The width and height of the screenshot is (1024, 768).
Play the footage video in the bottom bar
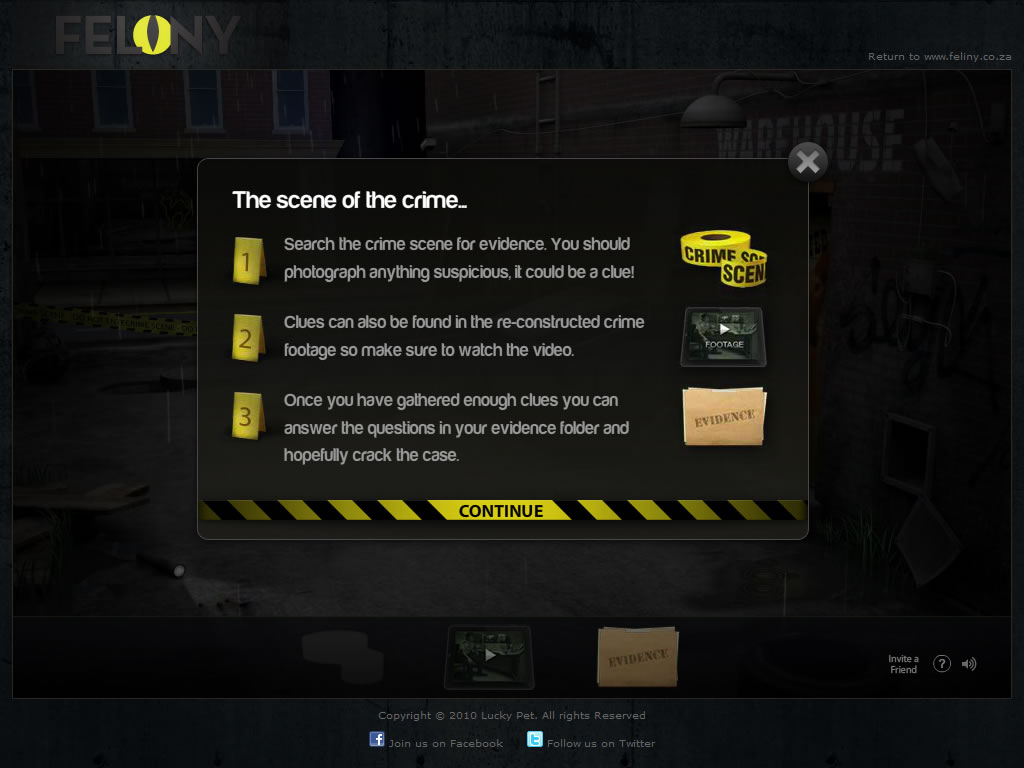pos(489,656)
